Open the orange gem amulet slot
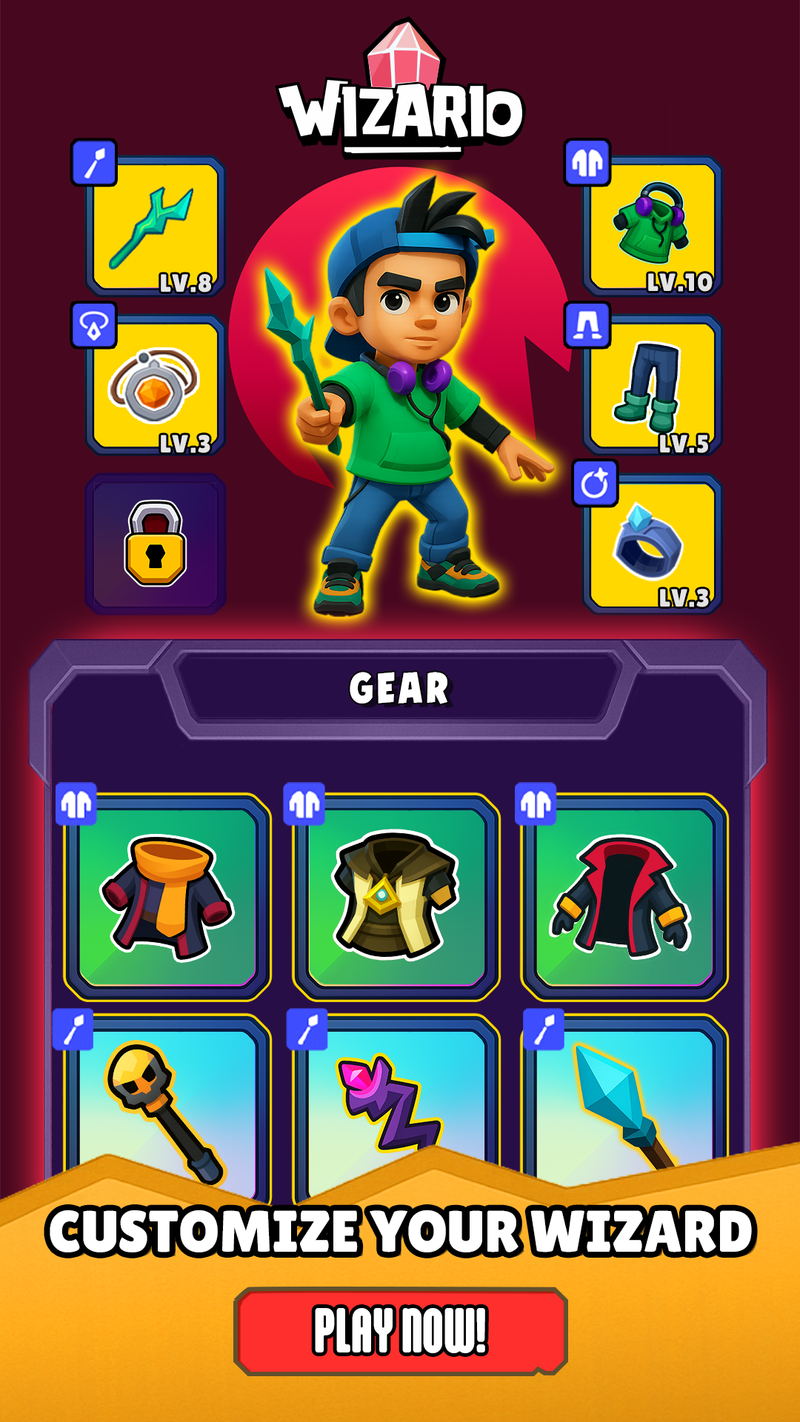The width and height of the screenshot is (800, 1422). tap(155, 385)
